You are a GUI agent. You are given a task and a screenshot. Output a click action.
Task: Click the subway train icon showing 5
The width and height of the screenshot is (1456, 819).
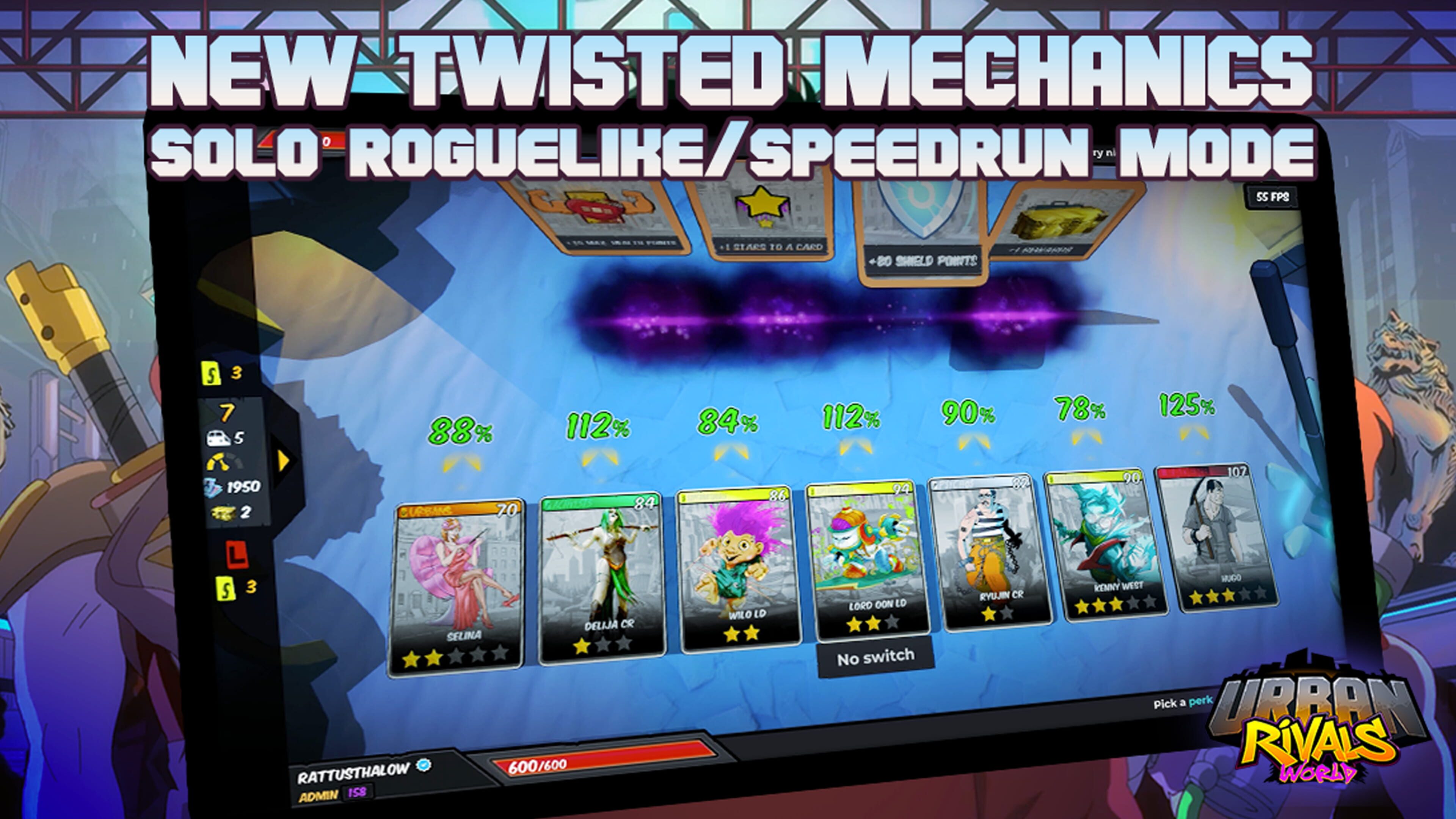tap(219, 439)
